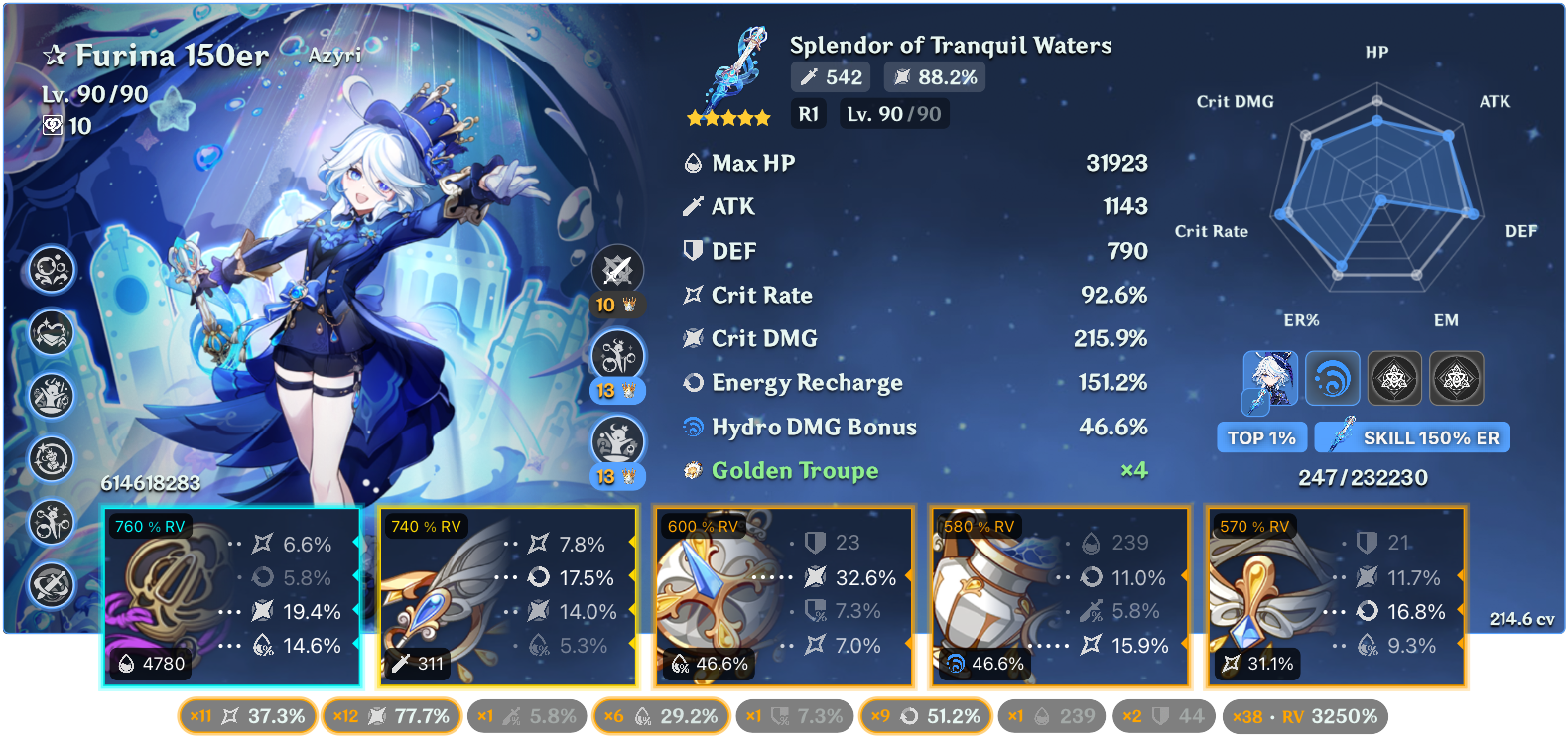The height and width of the screenshot is (741, 1568).
Task: Show the SKILL 150% ER leaderboard
Action: tap(1412, 437)
